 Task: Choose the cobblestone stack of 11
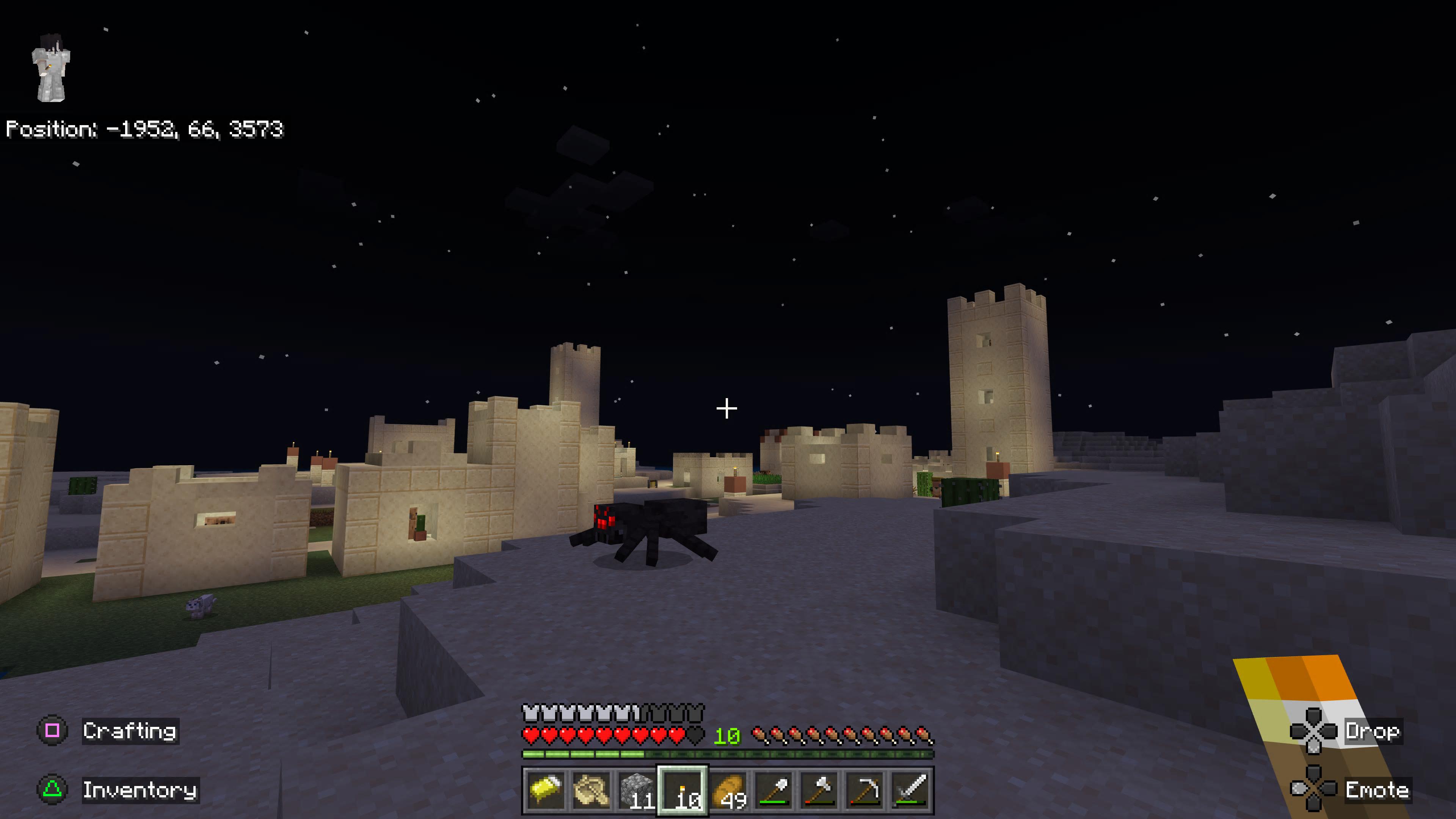[x=637, y=789]
